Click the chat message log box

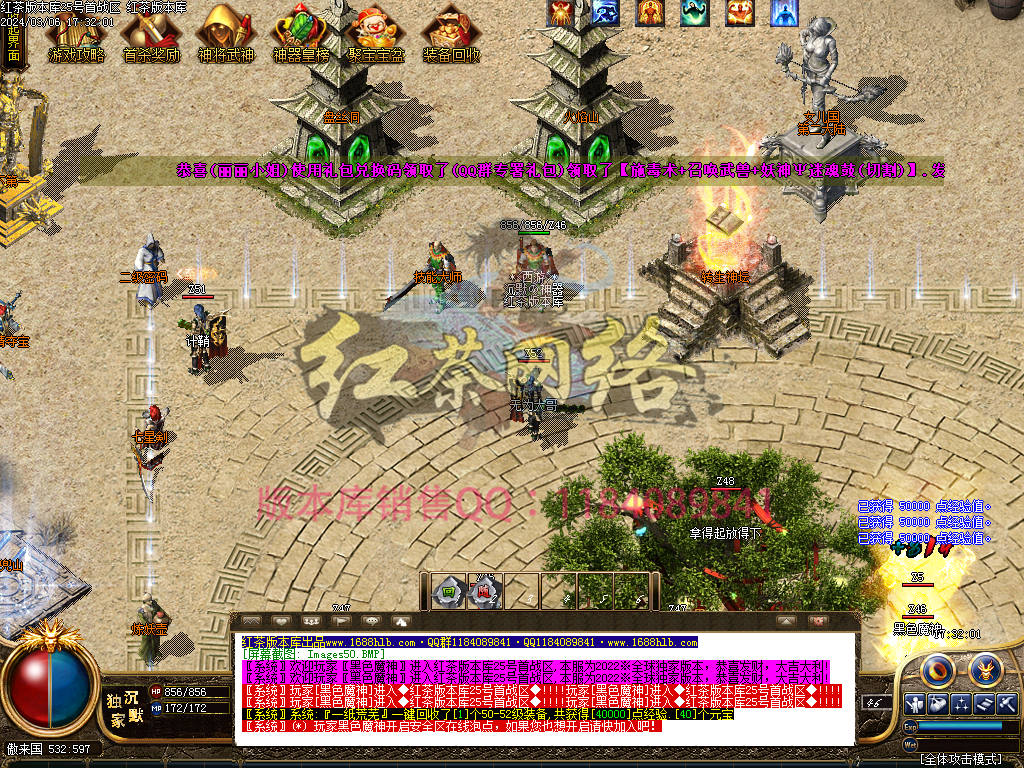(545, 689)
